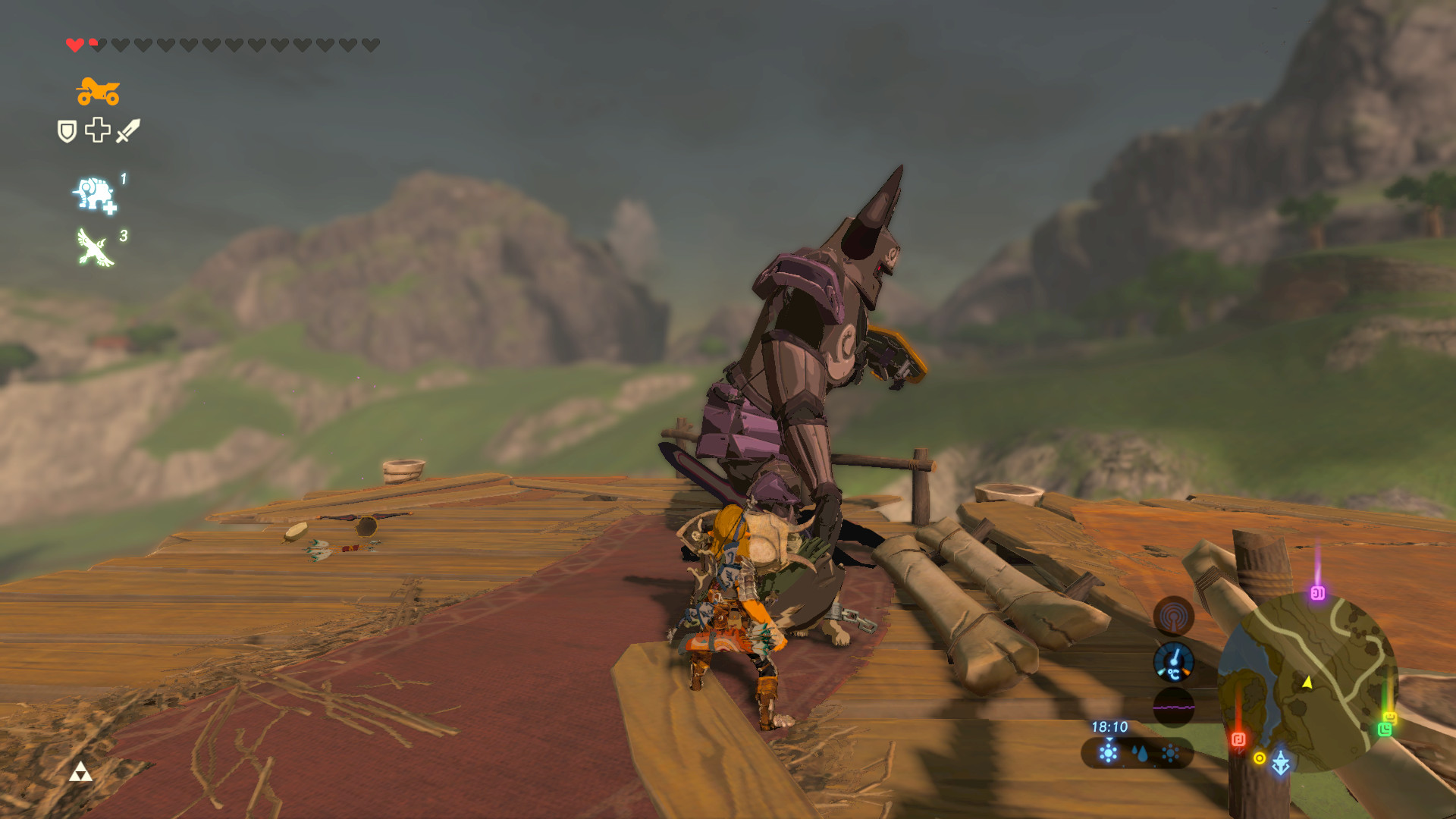
Task: Click the temperature gauge dial
Action: point(1173,661)
